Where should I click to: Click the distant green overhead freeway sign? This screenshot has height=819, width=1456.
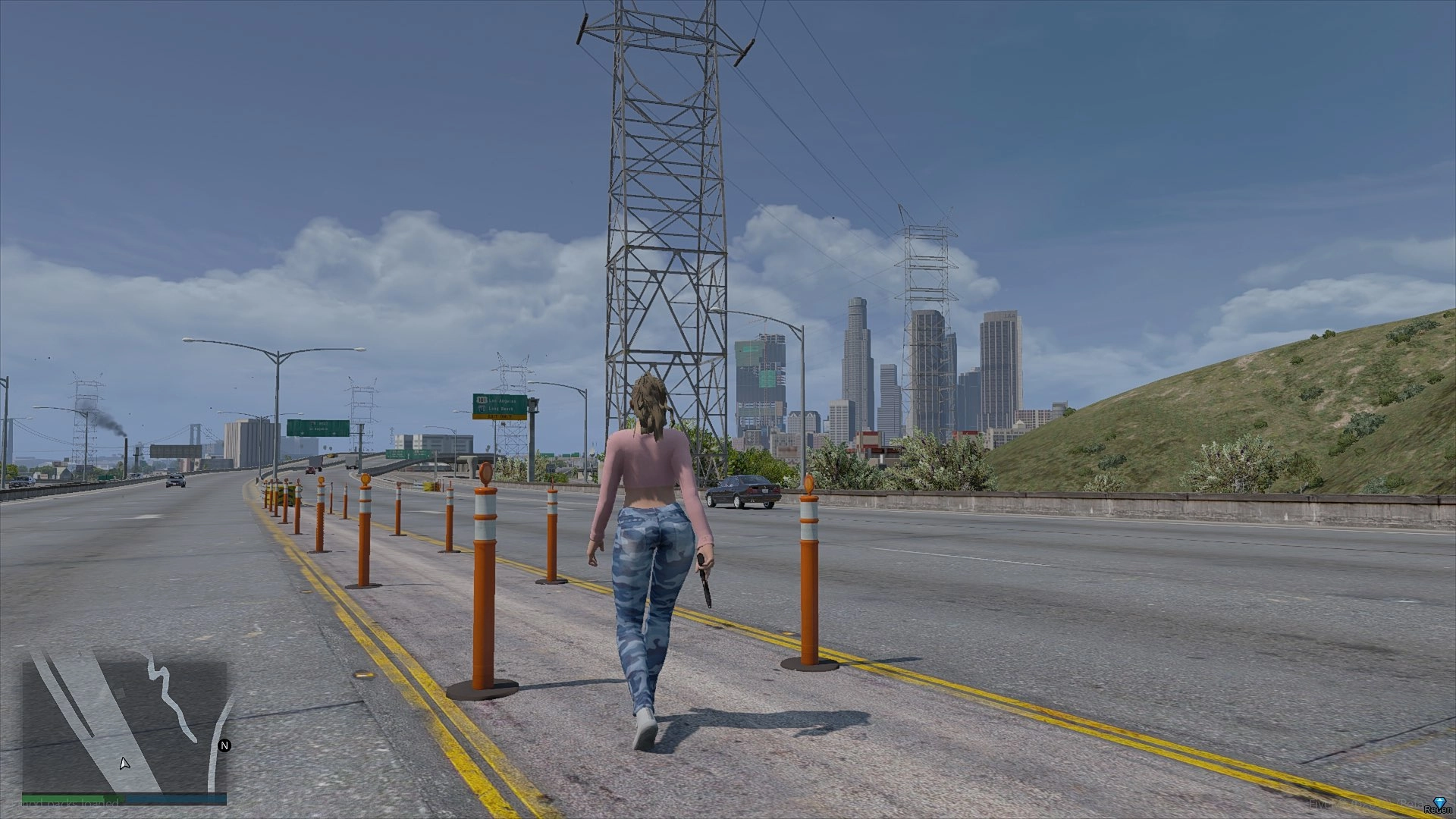[317, 425]
